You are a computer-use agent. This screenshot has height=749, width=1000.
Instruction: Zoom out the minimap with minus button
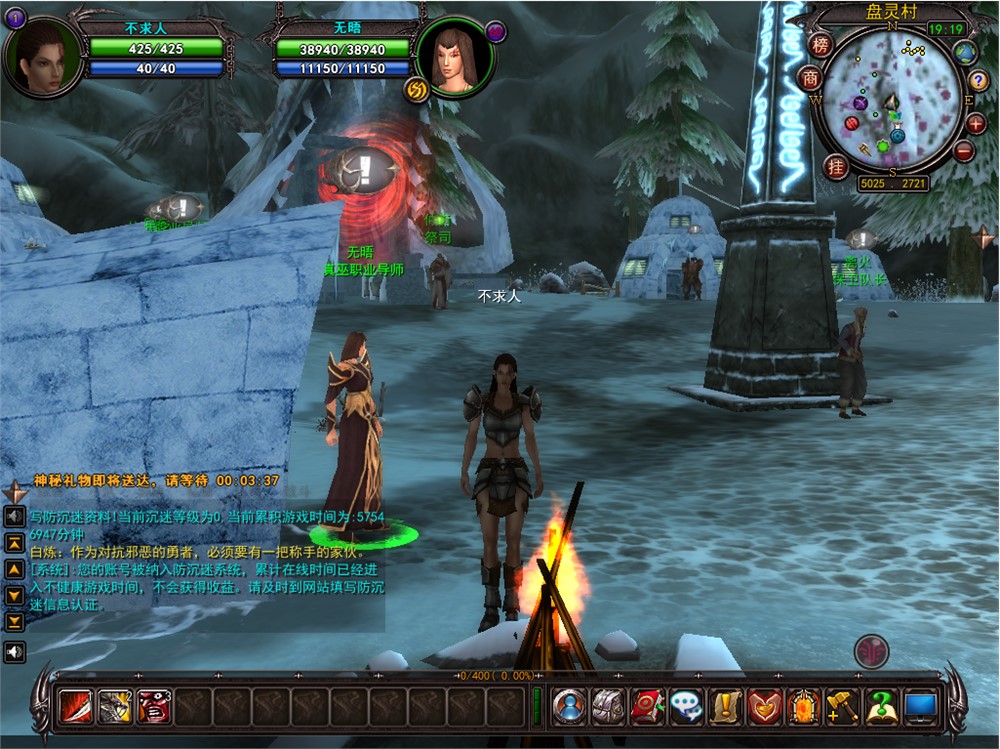[x=964, y=151]
